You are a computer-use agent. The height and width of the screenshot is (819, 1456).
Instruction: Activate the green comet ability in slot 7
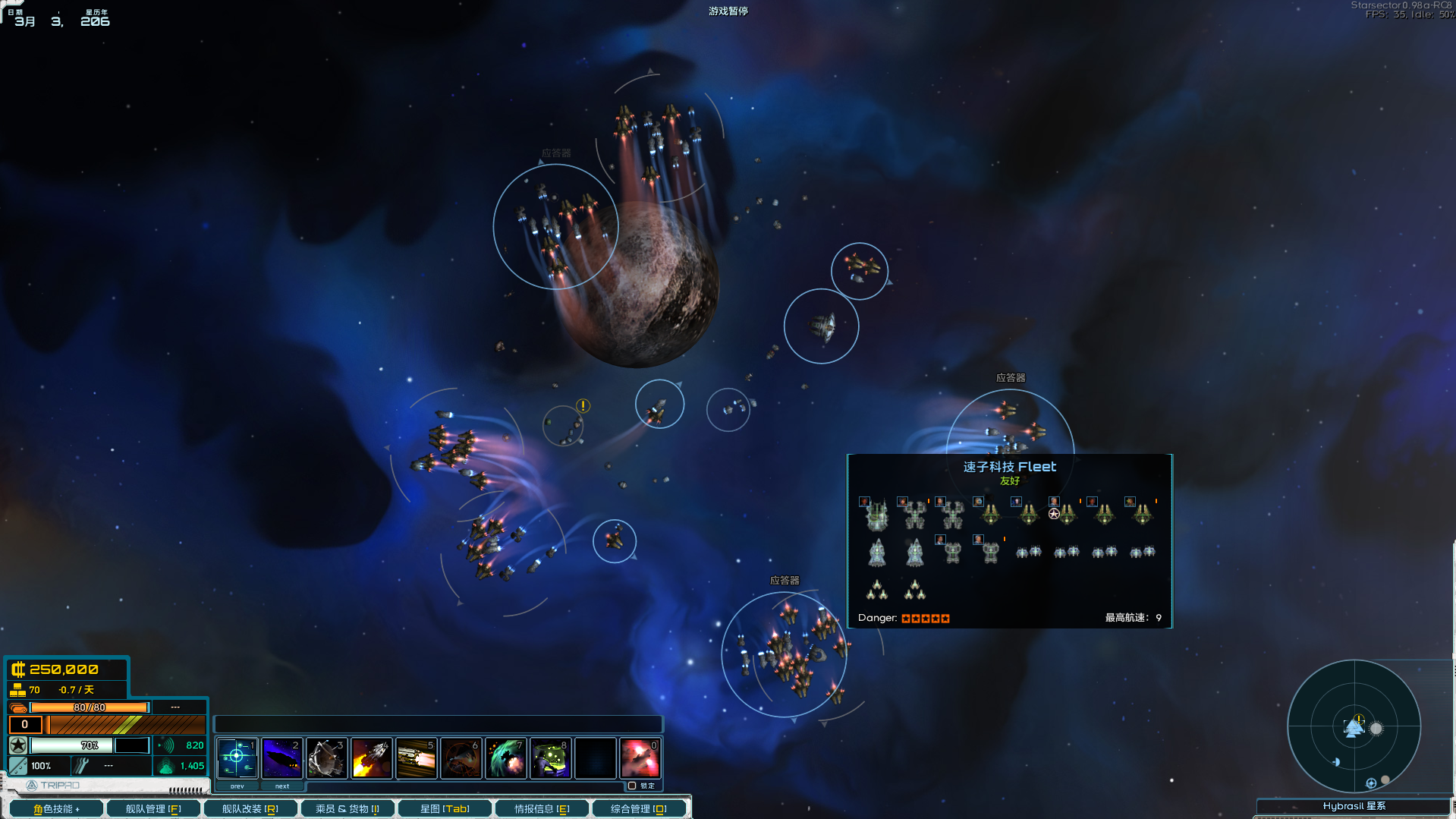pyautogui.click(x=506, y=758)
